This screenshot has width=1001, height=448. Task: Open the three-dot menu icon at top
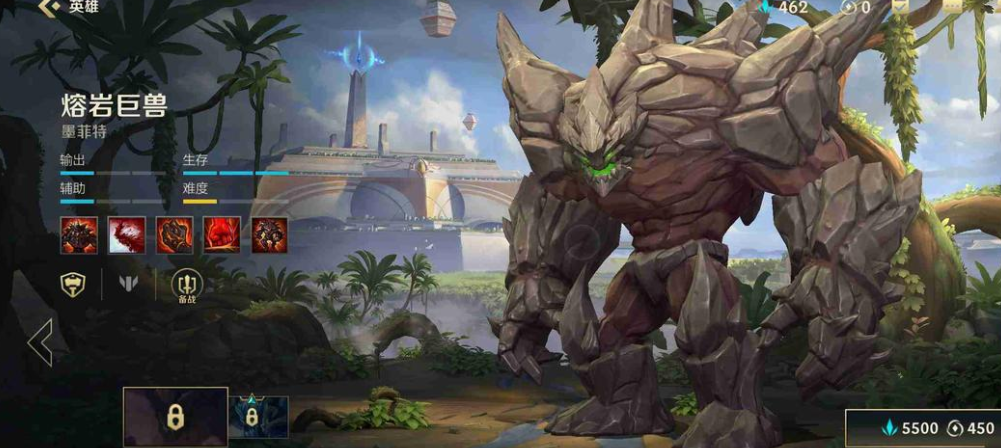click(x=951, y=6)
